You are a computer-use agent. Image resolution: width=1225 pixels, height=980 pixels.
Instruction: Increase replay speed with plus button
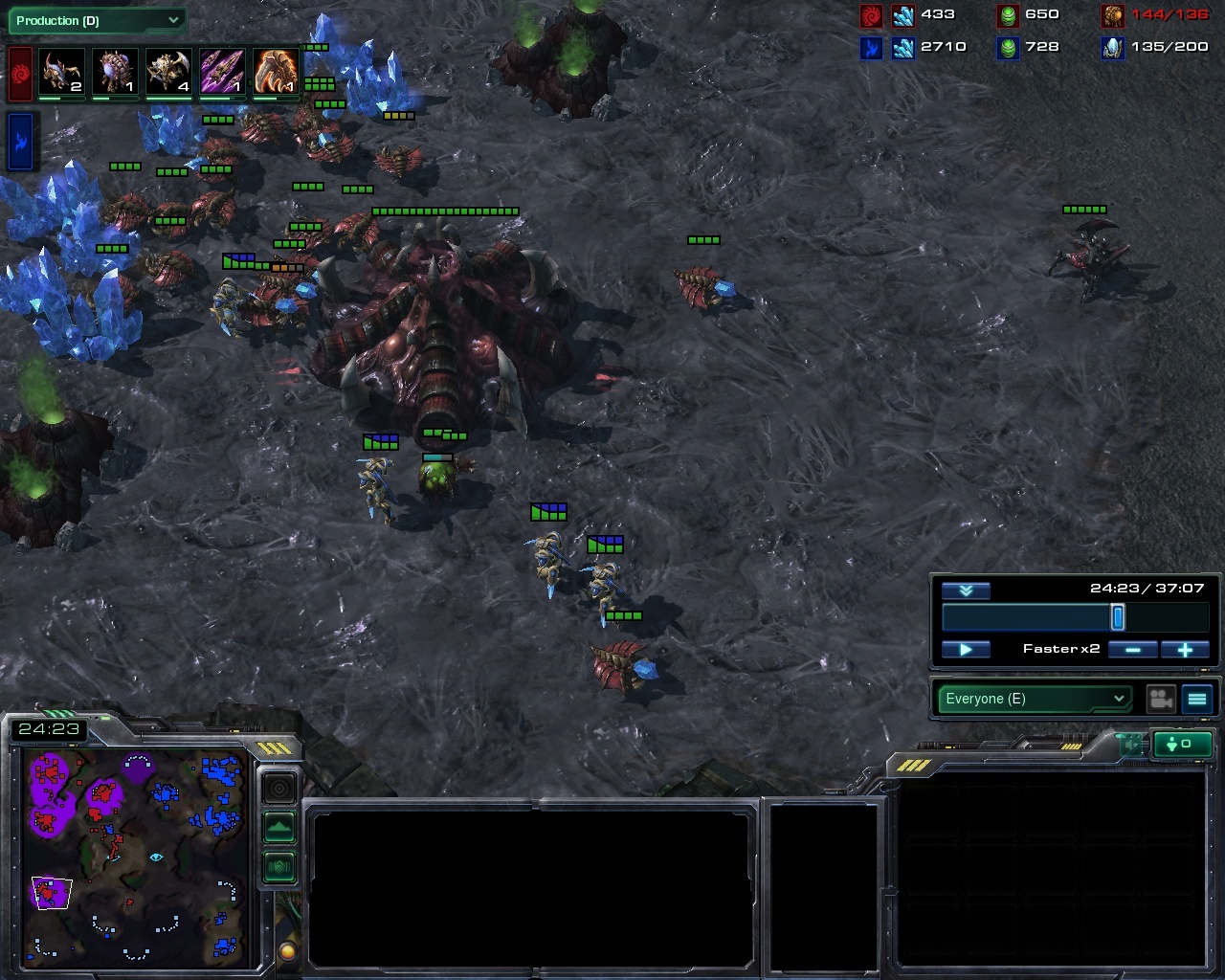(1185, 650)
